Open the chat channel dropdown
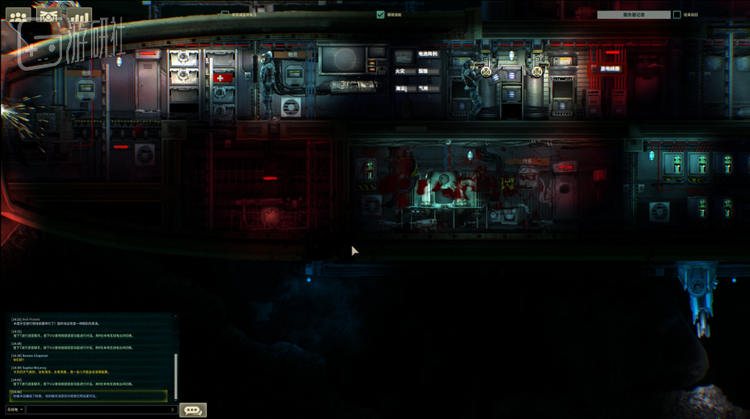The image size is (750, 419). coord(15,409)
